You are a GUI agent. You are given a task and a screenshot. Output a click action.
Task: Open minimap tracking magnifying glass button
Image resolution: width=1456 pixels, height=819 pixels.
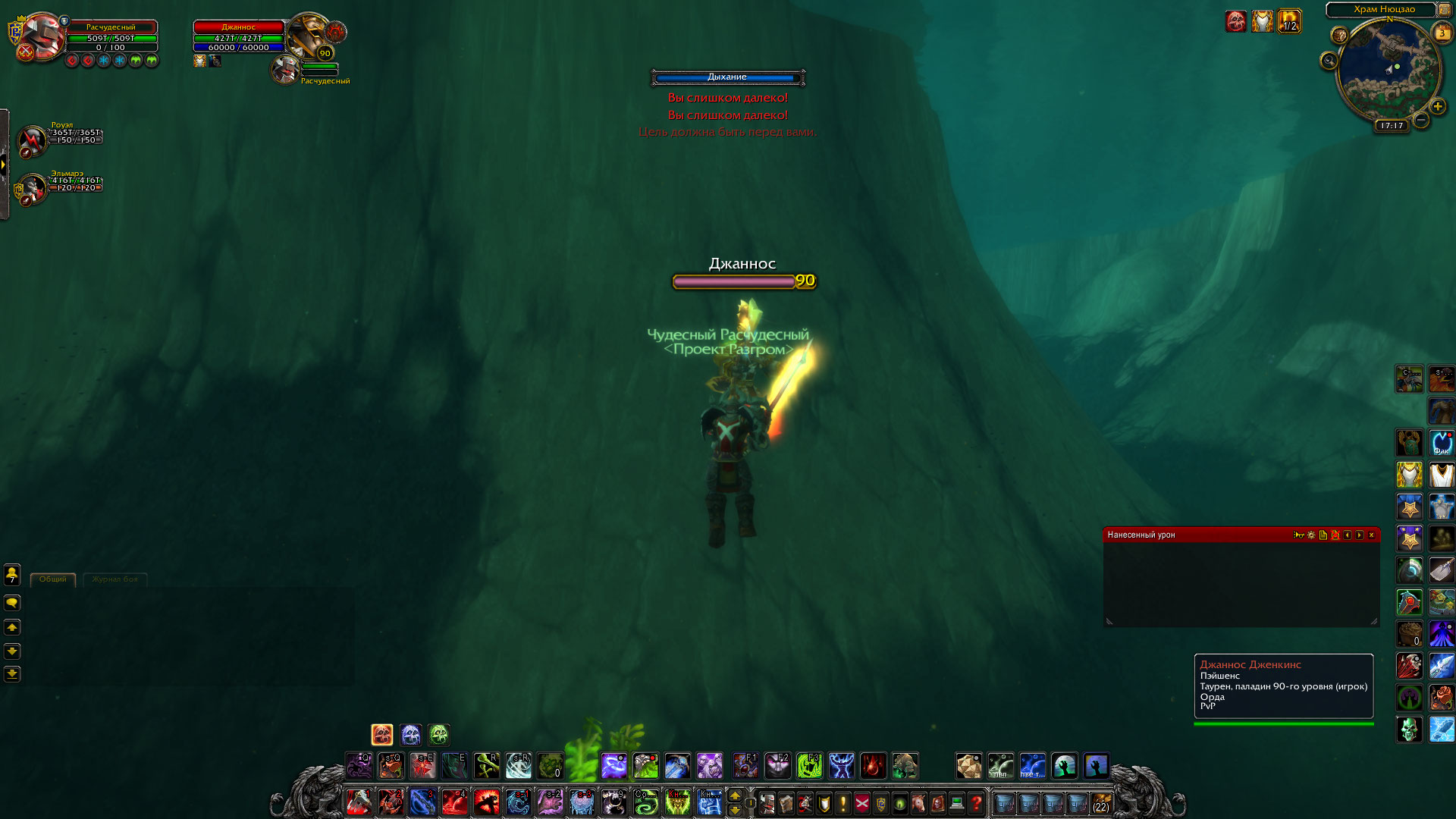pyautogui.click(x=1329, y=61)
